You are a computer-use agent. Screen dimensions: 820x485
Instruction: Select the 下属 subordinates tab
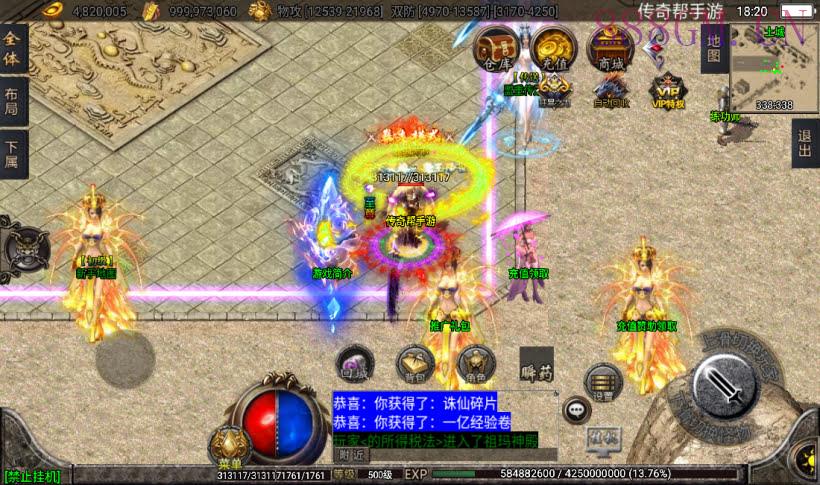(x=12, y=156)
